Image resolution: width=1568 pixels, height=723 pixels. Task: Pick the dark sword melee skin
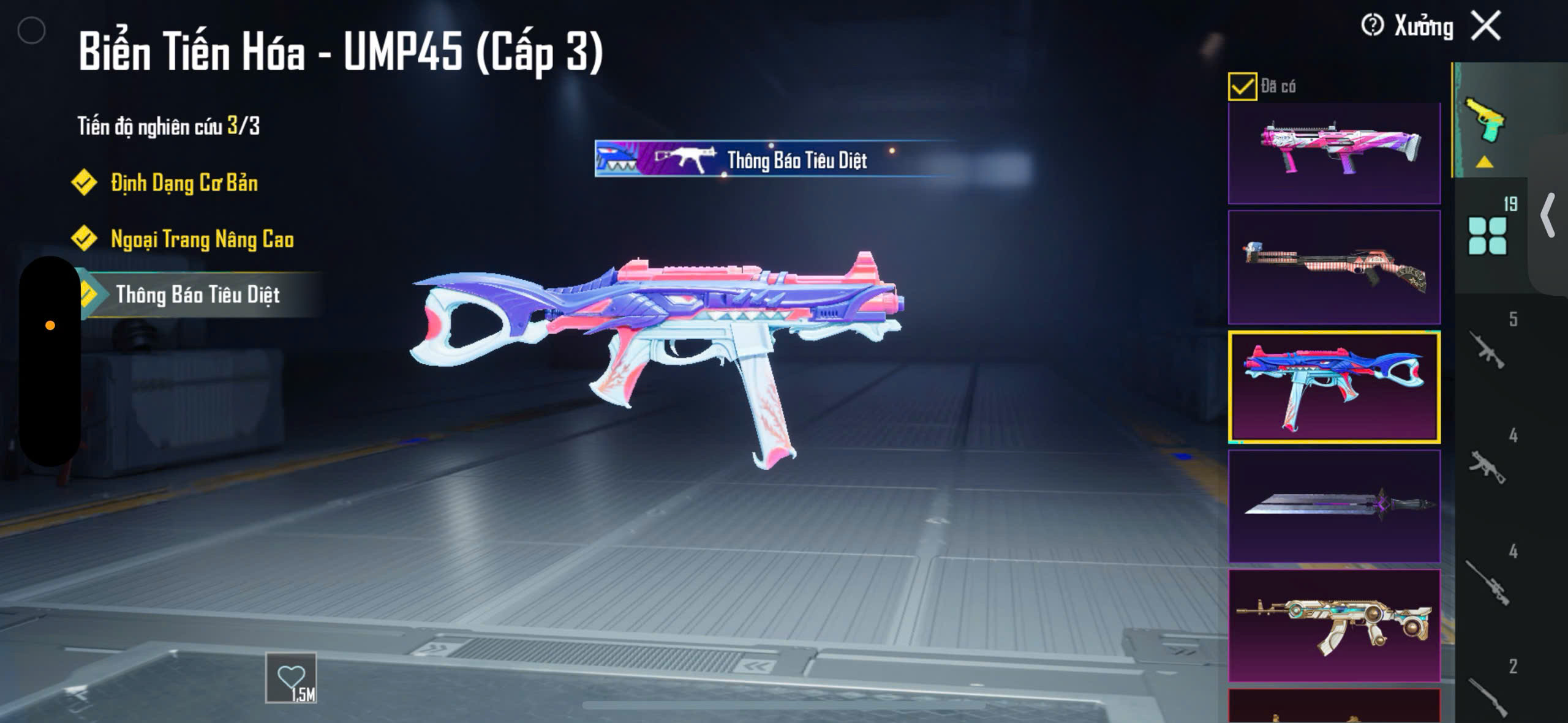coord(1334,506)
